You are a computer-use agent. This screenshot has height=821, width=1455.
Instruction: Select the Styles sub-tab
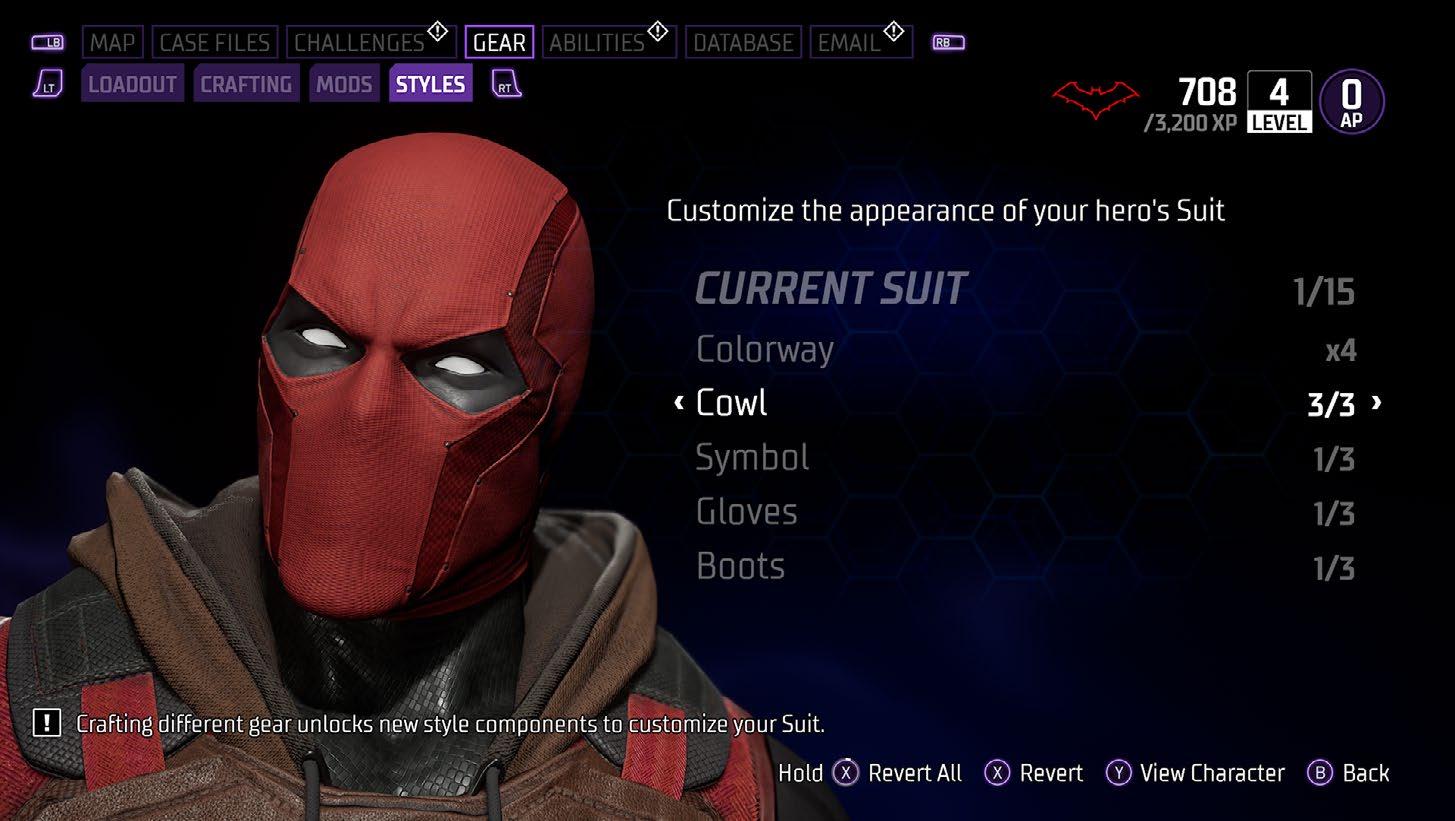[x=430, y=85]
